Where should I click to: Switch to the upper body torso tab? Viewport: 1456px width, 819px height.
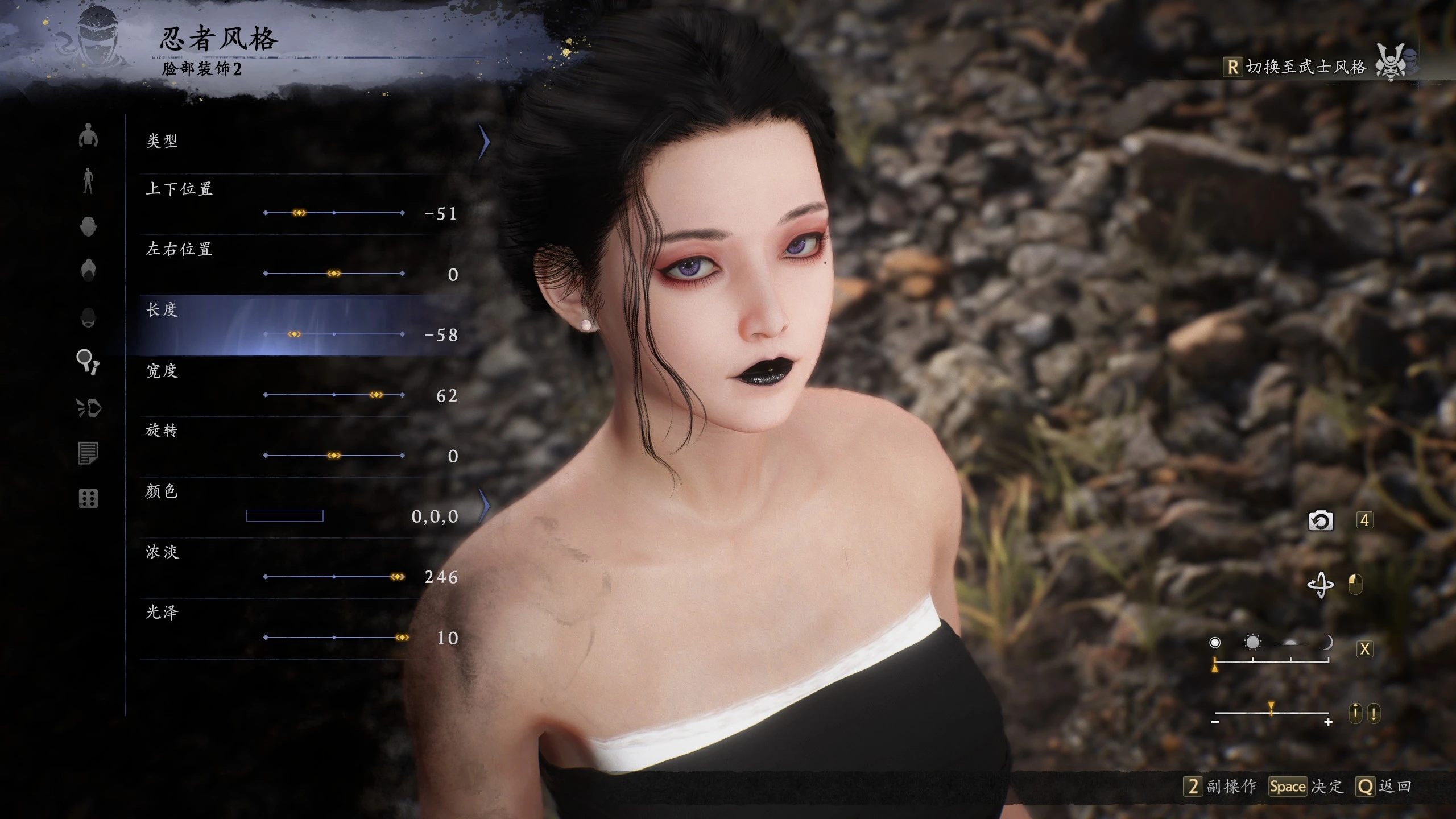[88, 135]
